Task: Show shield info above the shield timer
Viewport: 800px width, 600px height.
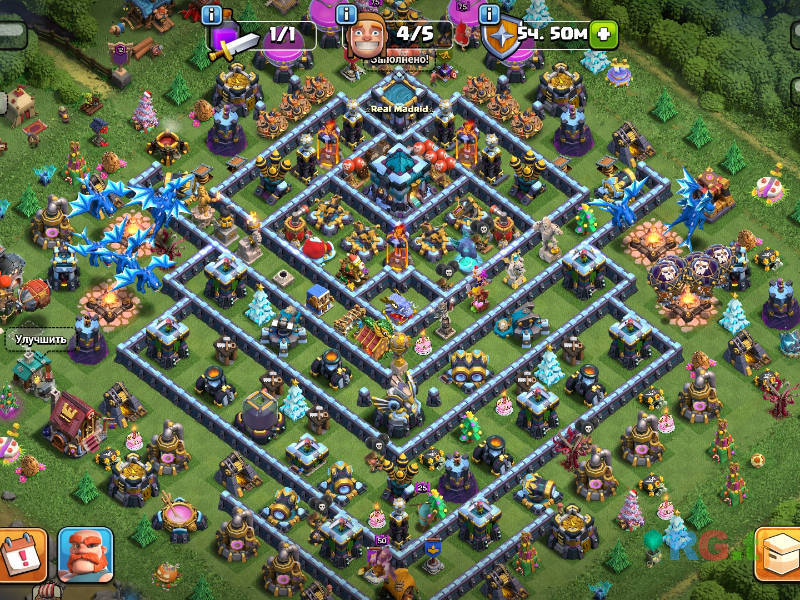Action: 489,14
